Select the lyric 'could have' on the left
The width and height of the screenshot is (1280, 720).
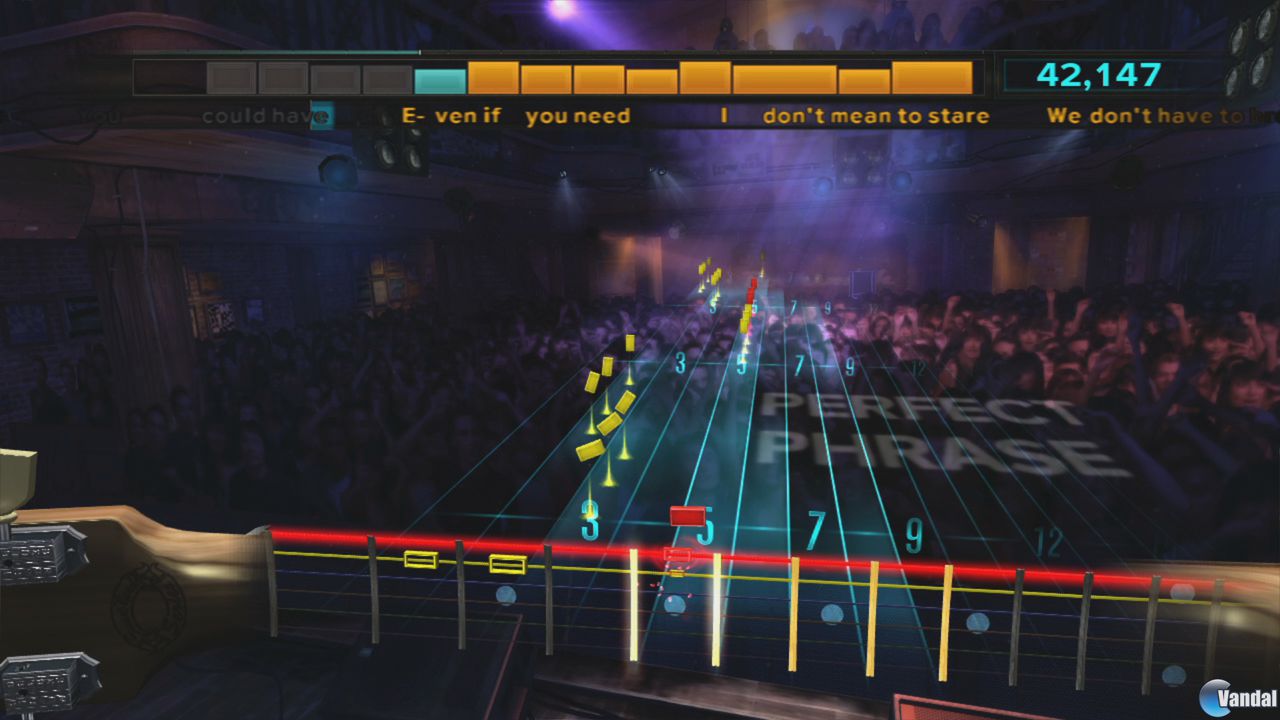tap(258, 115)
